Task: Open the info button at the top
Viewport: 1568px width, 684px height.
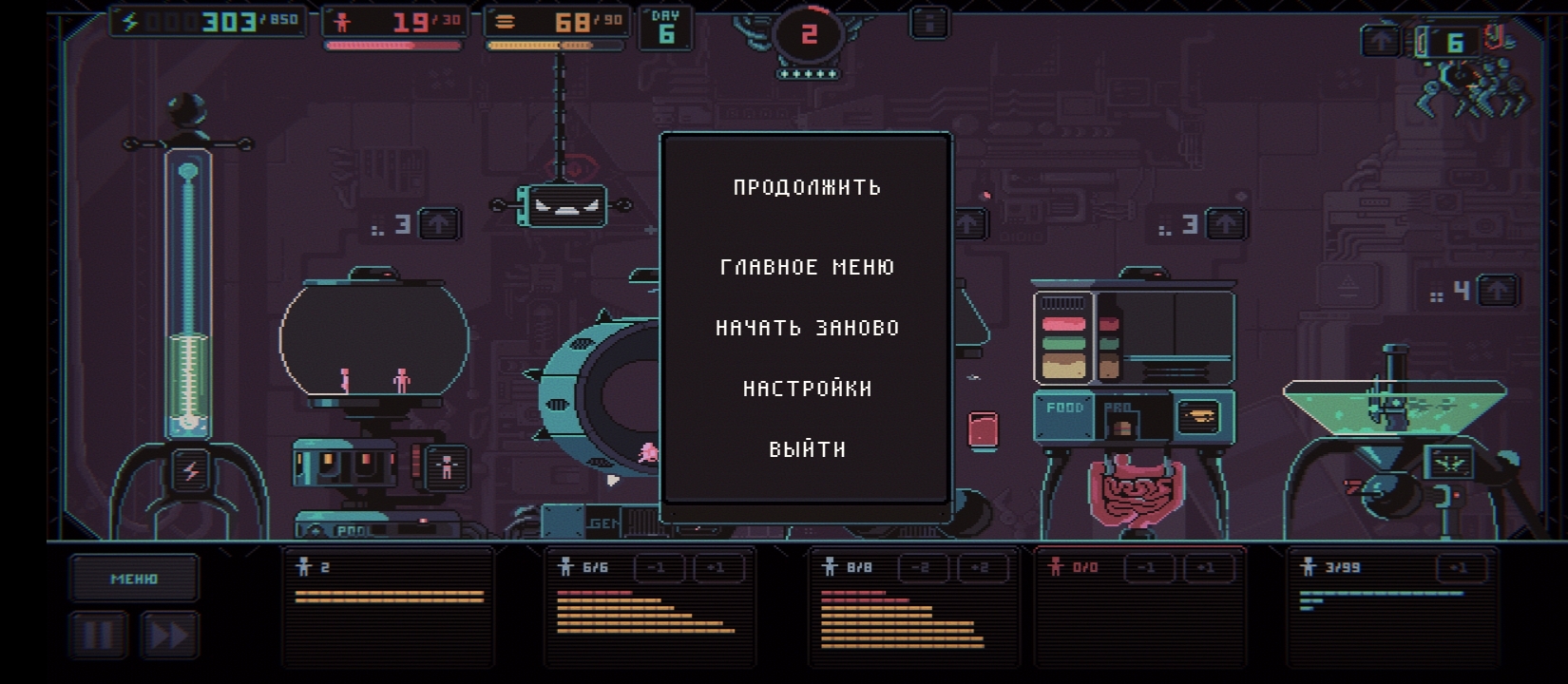Action: tap(929, 23)
